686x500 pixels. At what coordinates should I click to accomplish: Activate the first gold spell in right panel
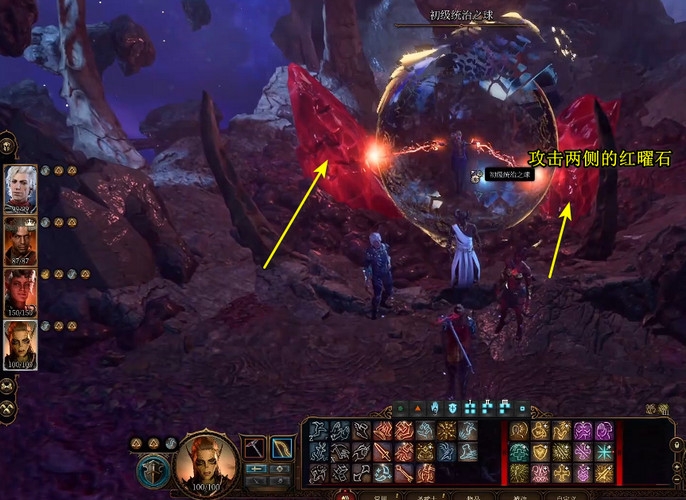[x=520, y=430]
